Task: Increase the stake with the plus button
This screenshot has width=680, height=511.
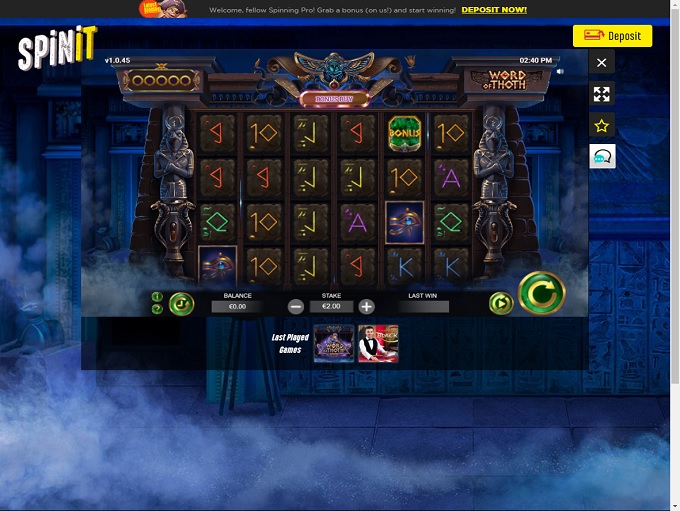Action: (367, 307)
